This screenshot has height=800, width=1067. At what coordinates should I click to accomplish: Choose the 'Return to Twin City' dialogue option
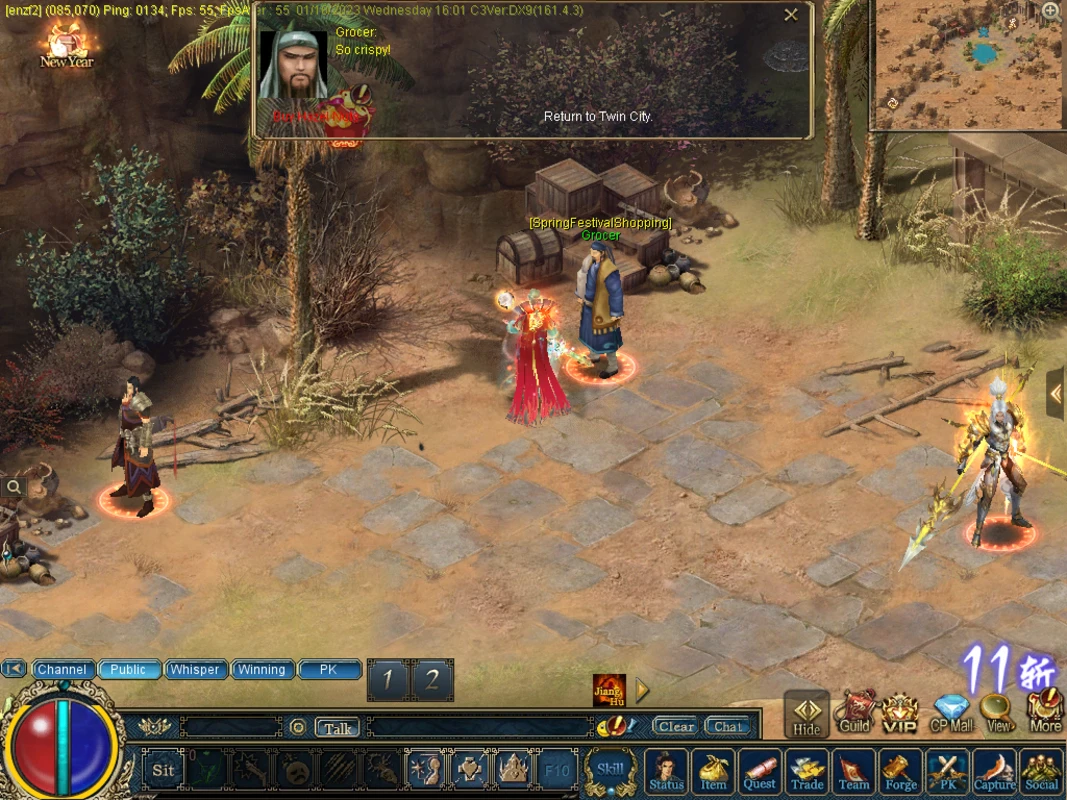pyautogui.click(x=597, y=117)
